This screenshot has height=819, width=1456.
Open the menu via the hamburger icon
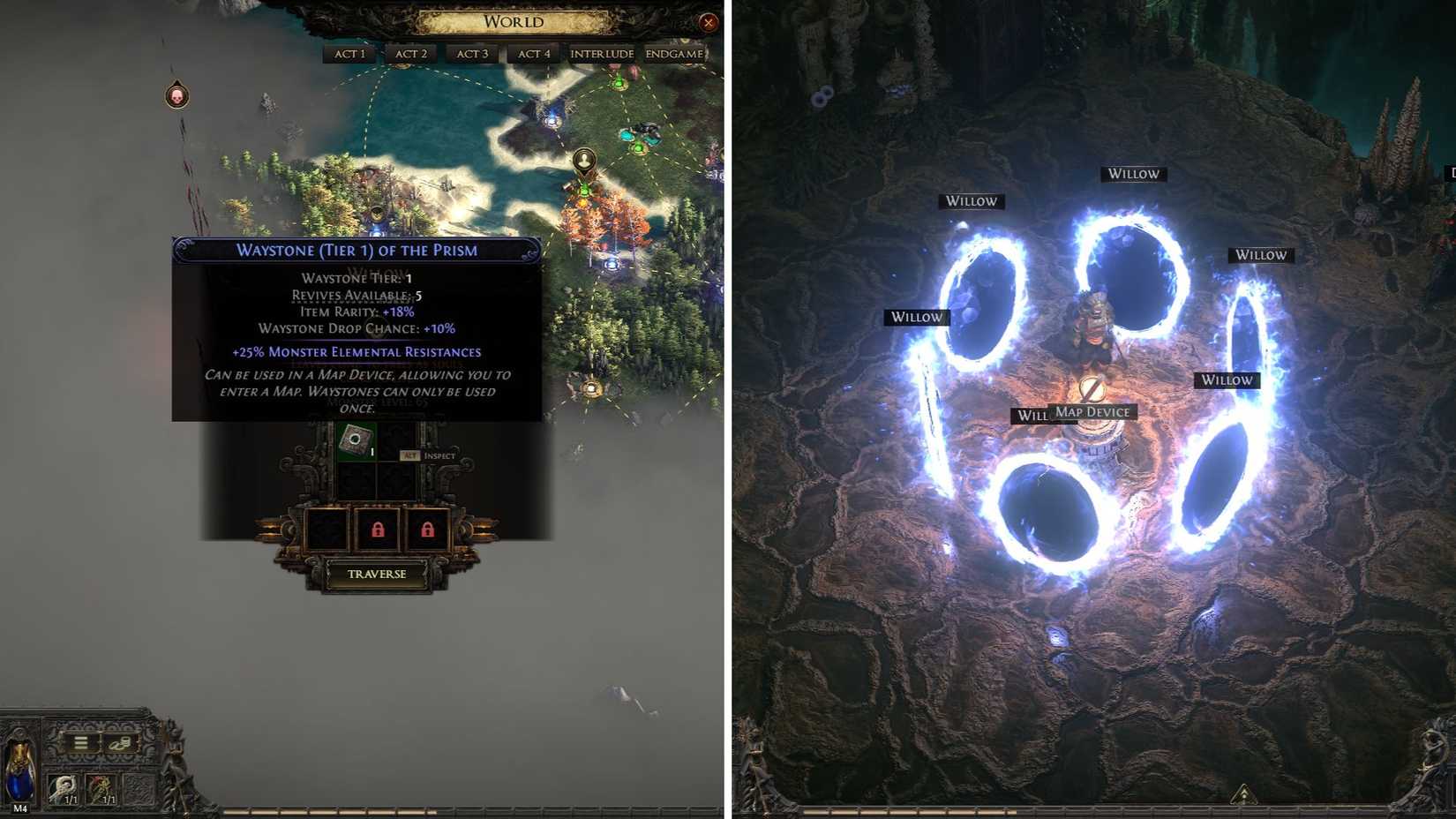[80, 742]
